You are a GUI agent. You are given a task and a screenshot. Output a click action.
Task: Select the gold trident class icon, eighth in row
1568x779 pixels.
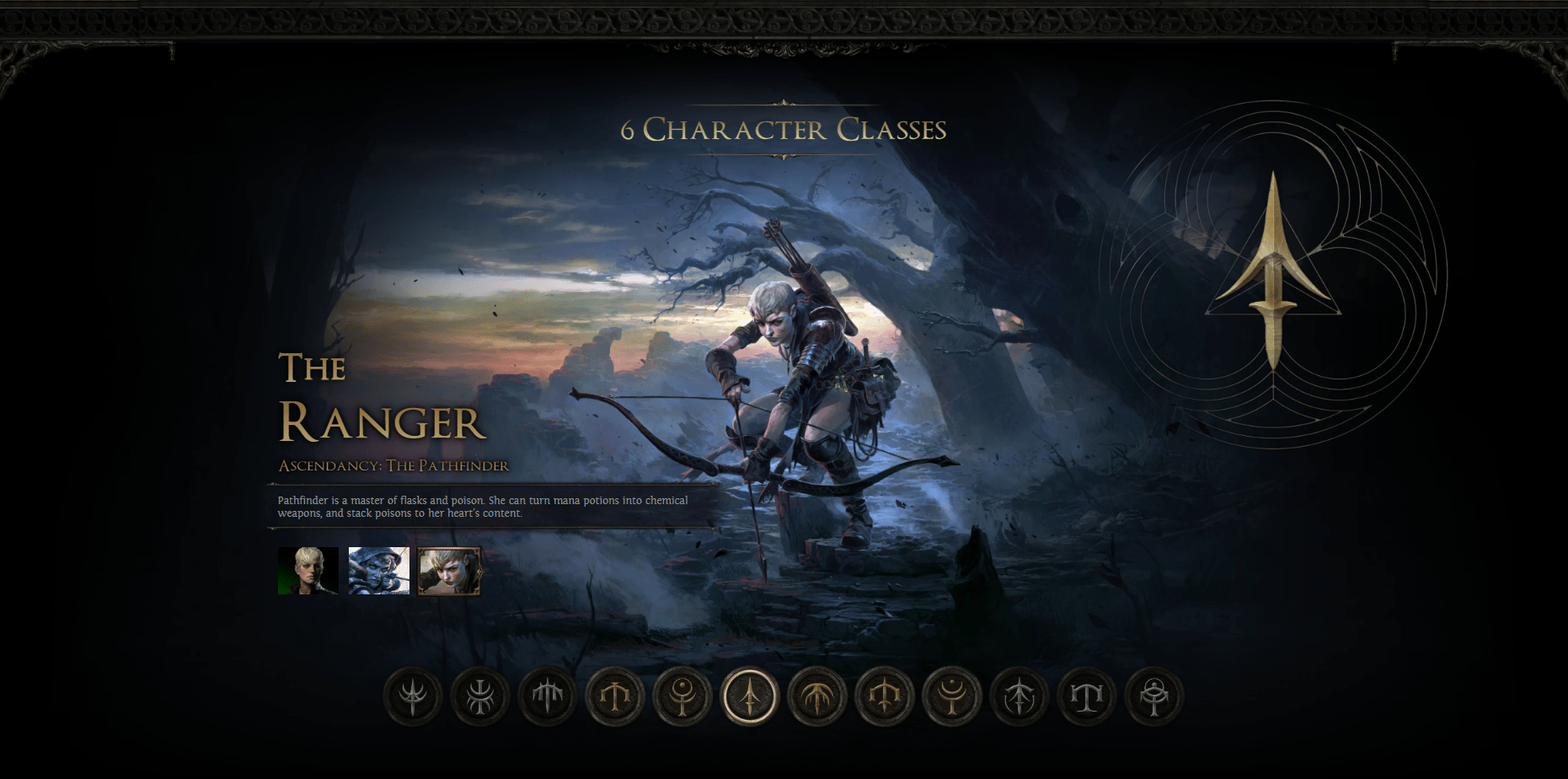click(x=886, y=697)
